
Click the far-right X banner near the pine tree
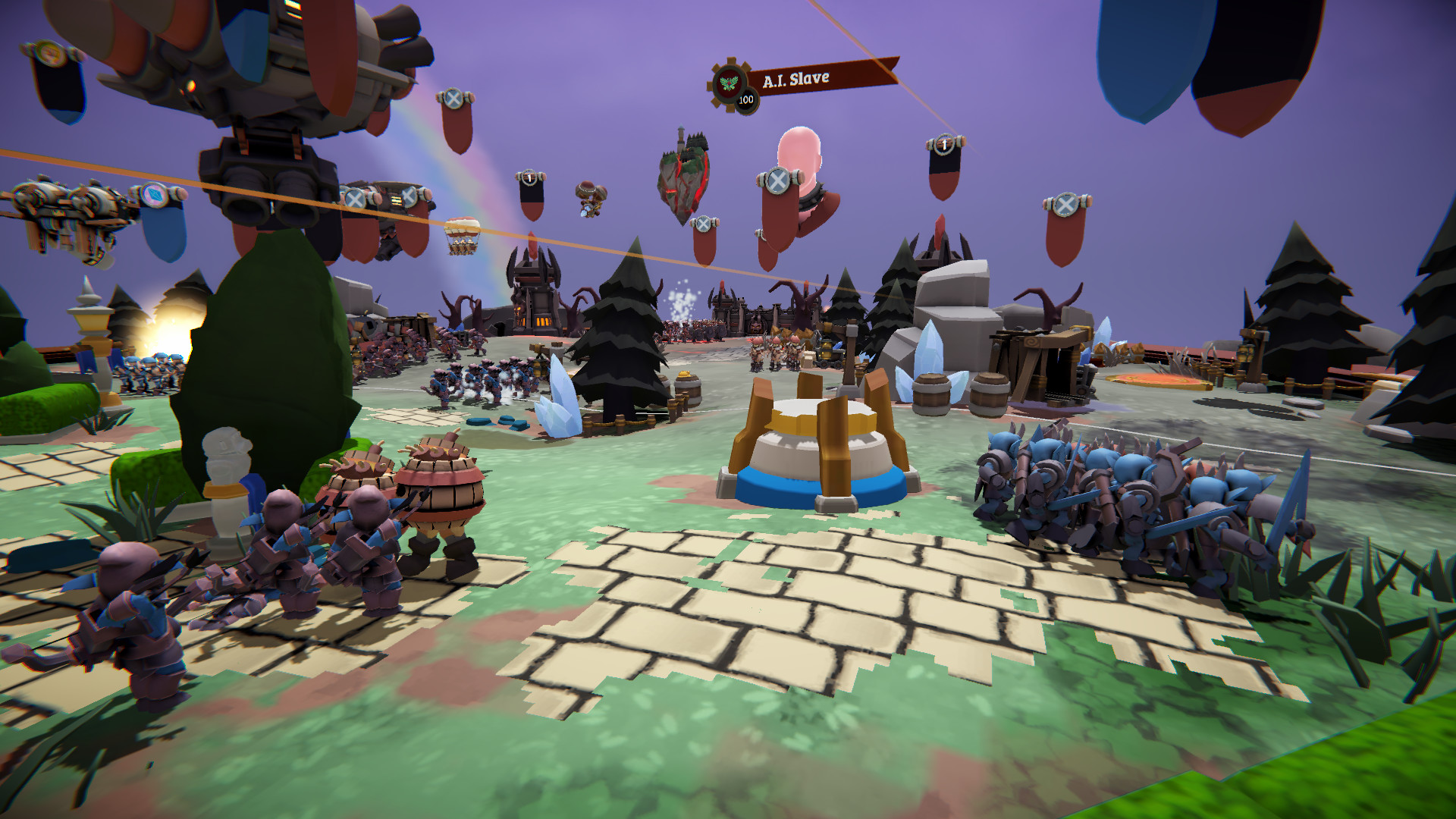pos(1065,205)
